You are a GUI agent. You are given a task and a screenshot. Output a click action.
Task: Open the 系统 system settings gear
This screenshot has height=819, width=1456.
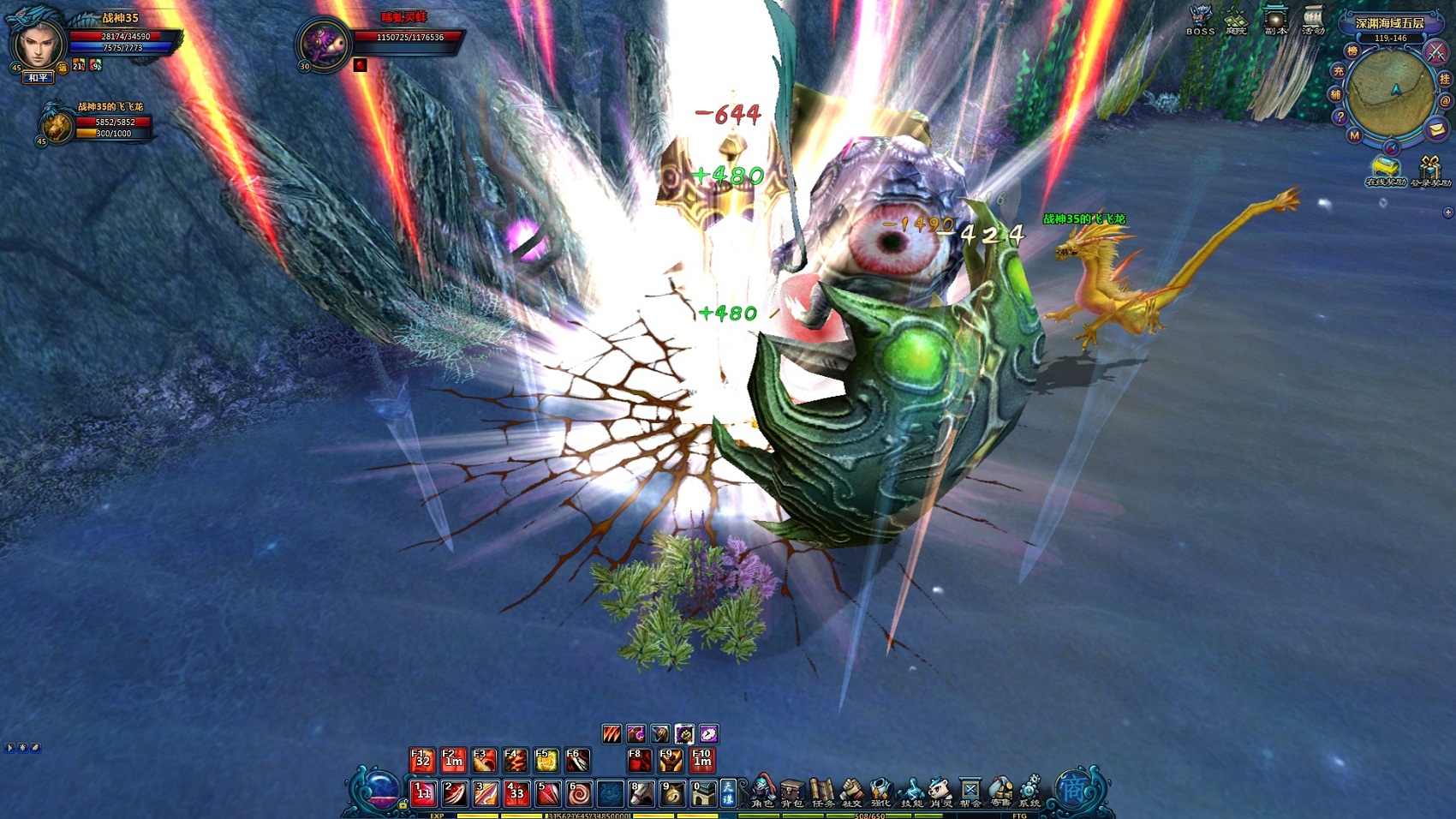1029,791
